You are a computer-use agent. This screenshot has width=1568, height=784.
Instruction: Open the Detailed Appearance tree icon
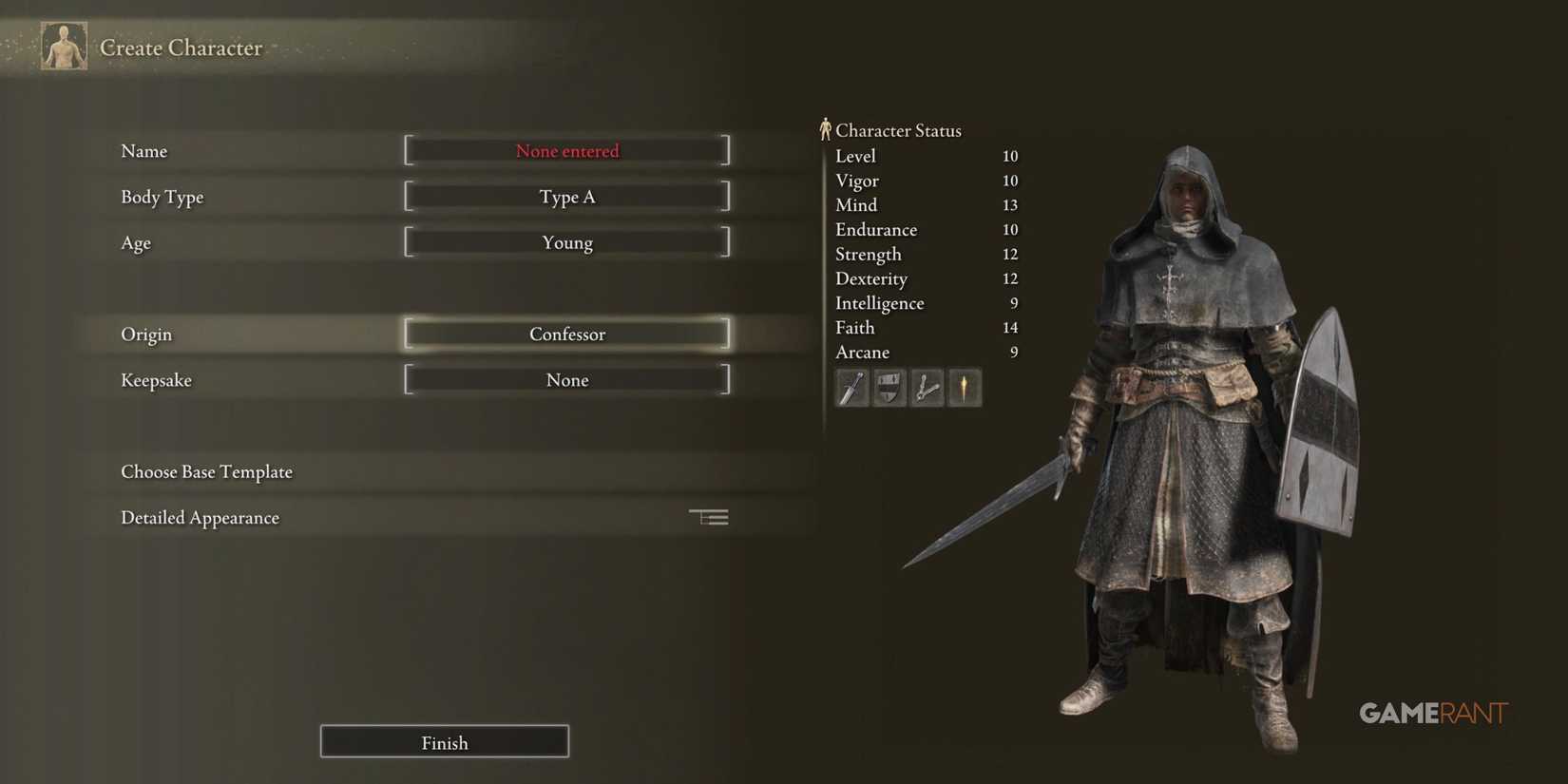(708, 516)
